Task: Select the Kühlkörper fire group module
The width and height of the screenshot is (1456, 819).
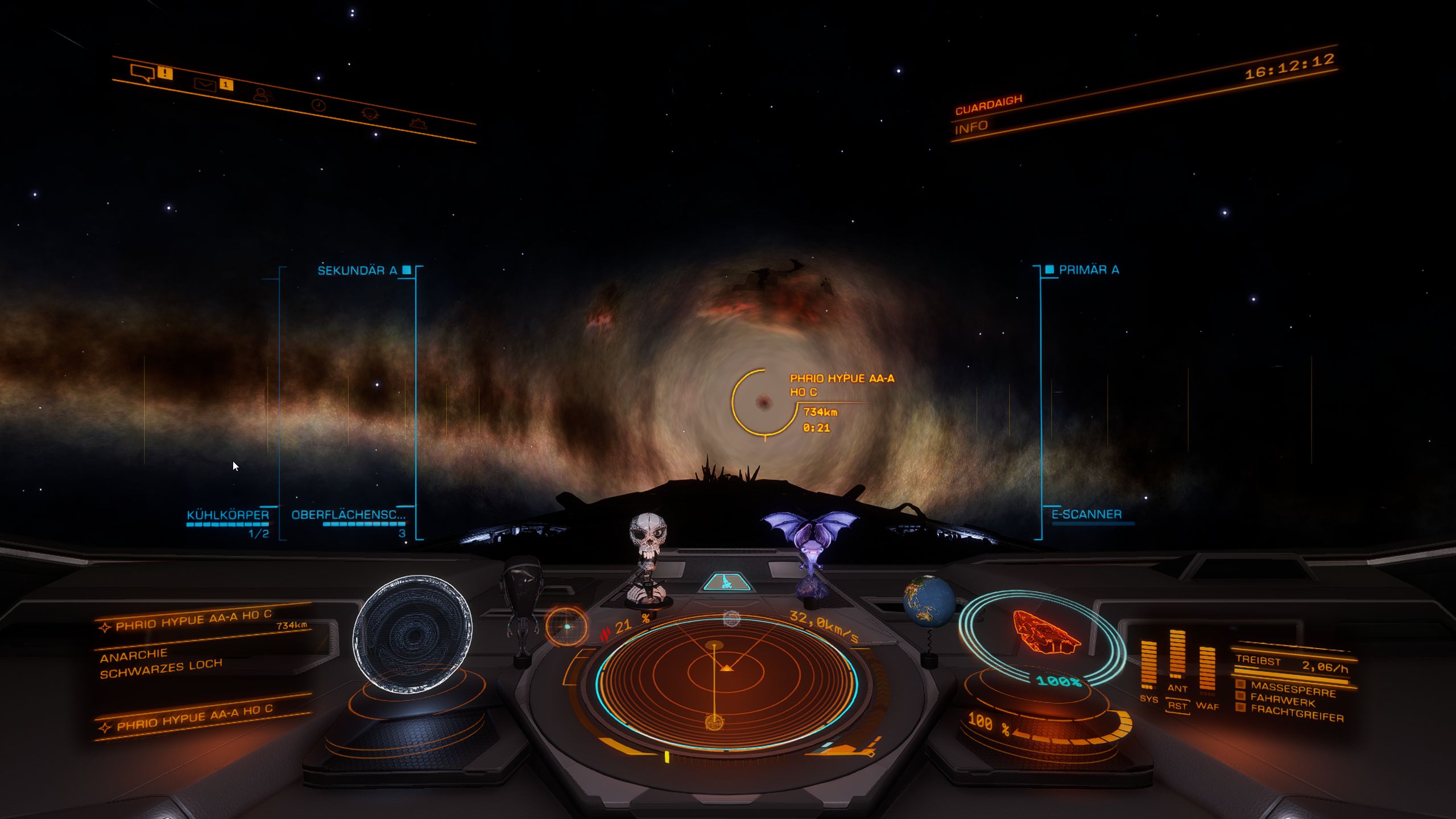Action: coord(227,515)
